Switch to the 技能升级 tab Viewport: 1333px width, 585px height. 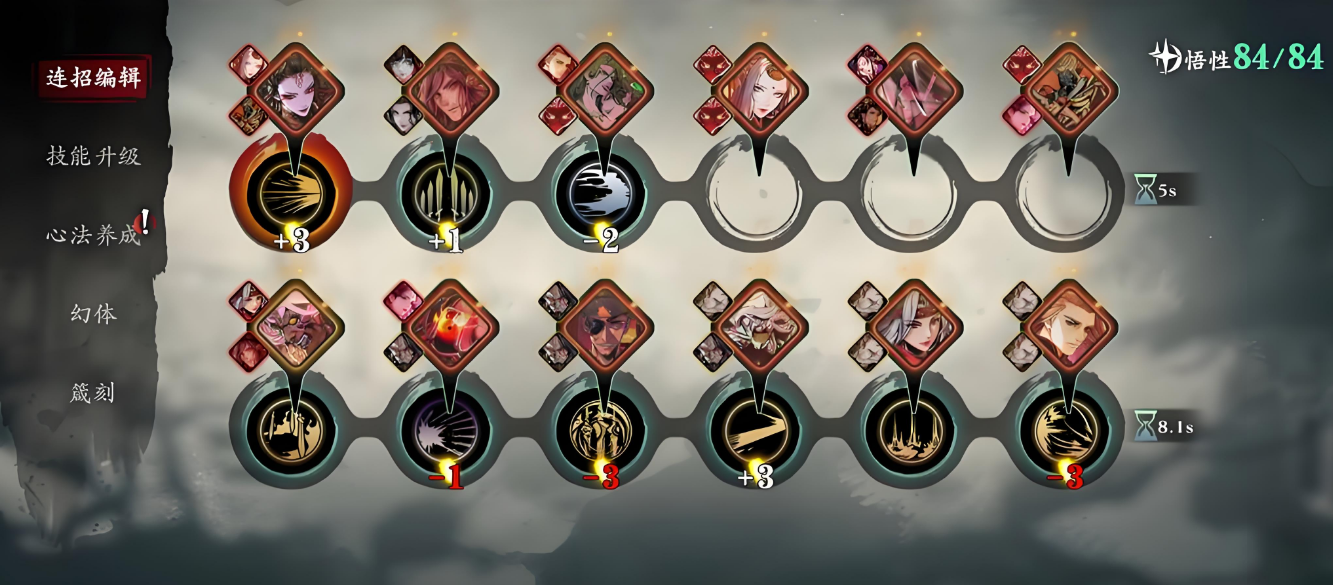[x=93, y=156]
